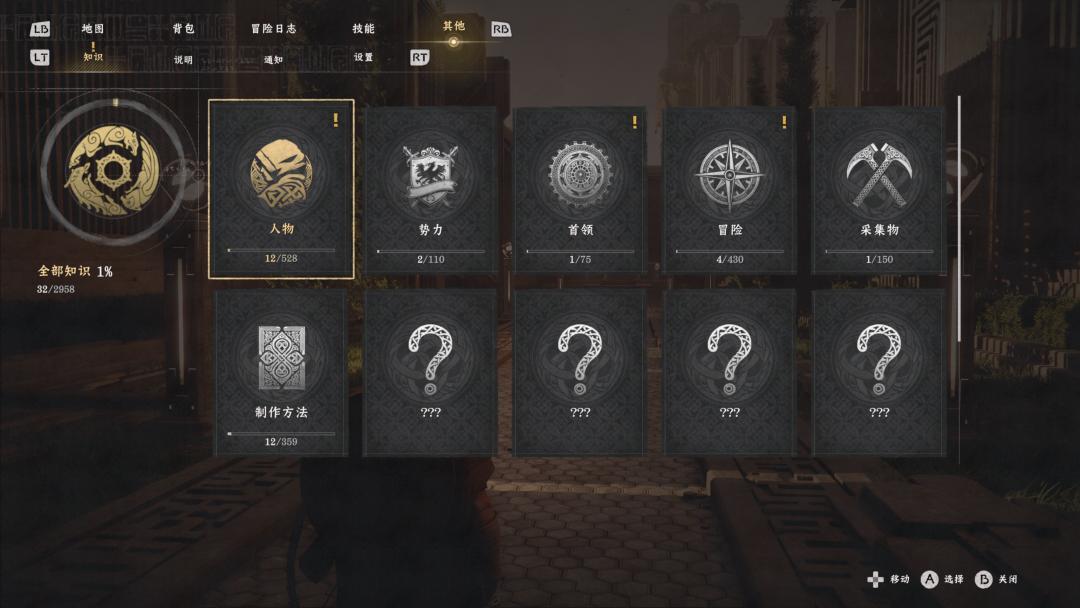Switch to the 说明 (Instructions) sub-tab
The width and height of the screenshot is (1080, 608).
tap(183, 59)
